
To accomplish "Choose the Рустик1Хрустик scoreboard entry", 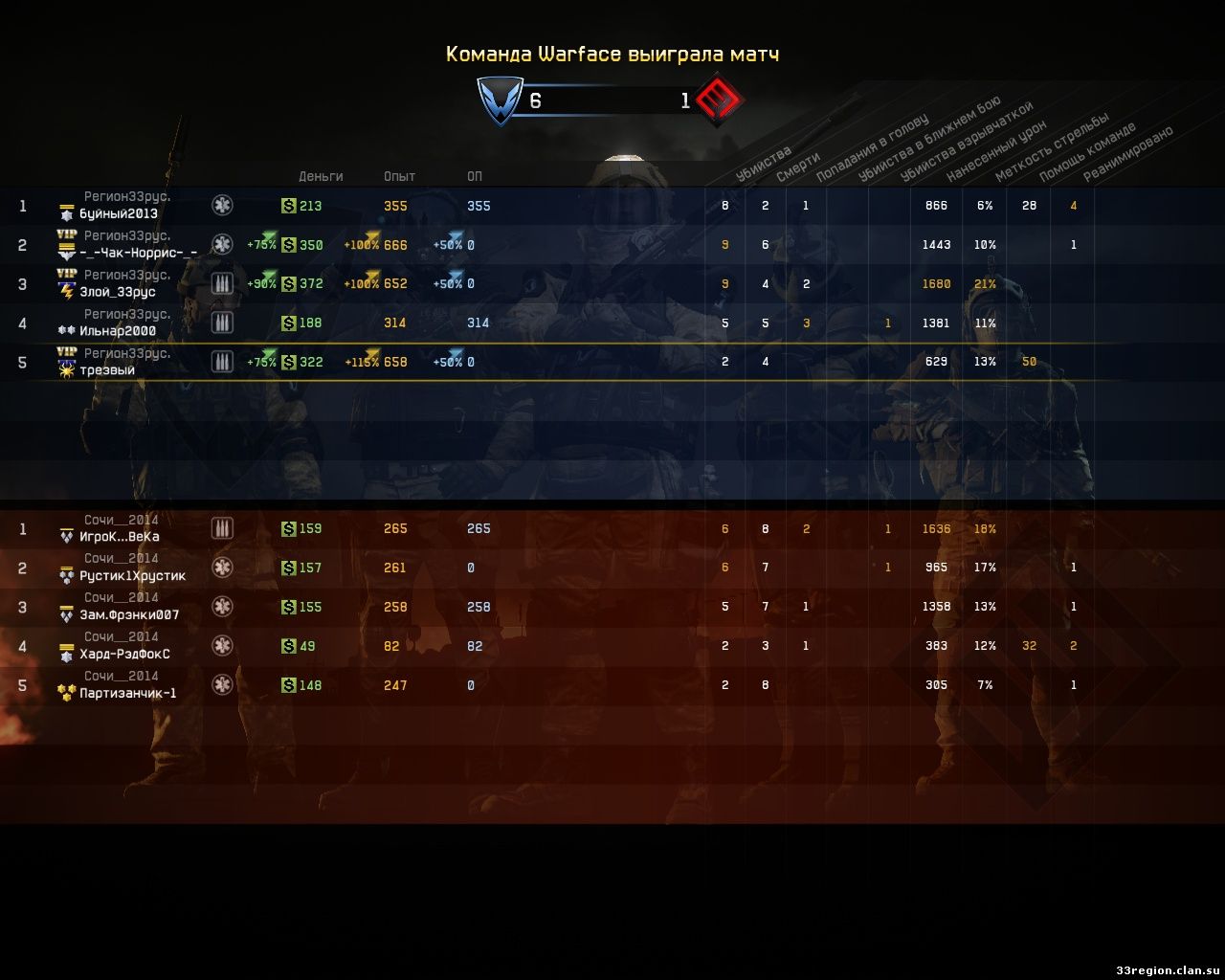I will coord(133,576).
